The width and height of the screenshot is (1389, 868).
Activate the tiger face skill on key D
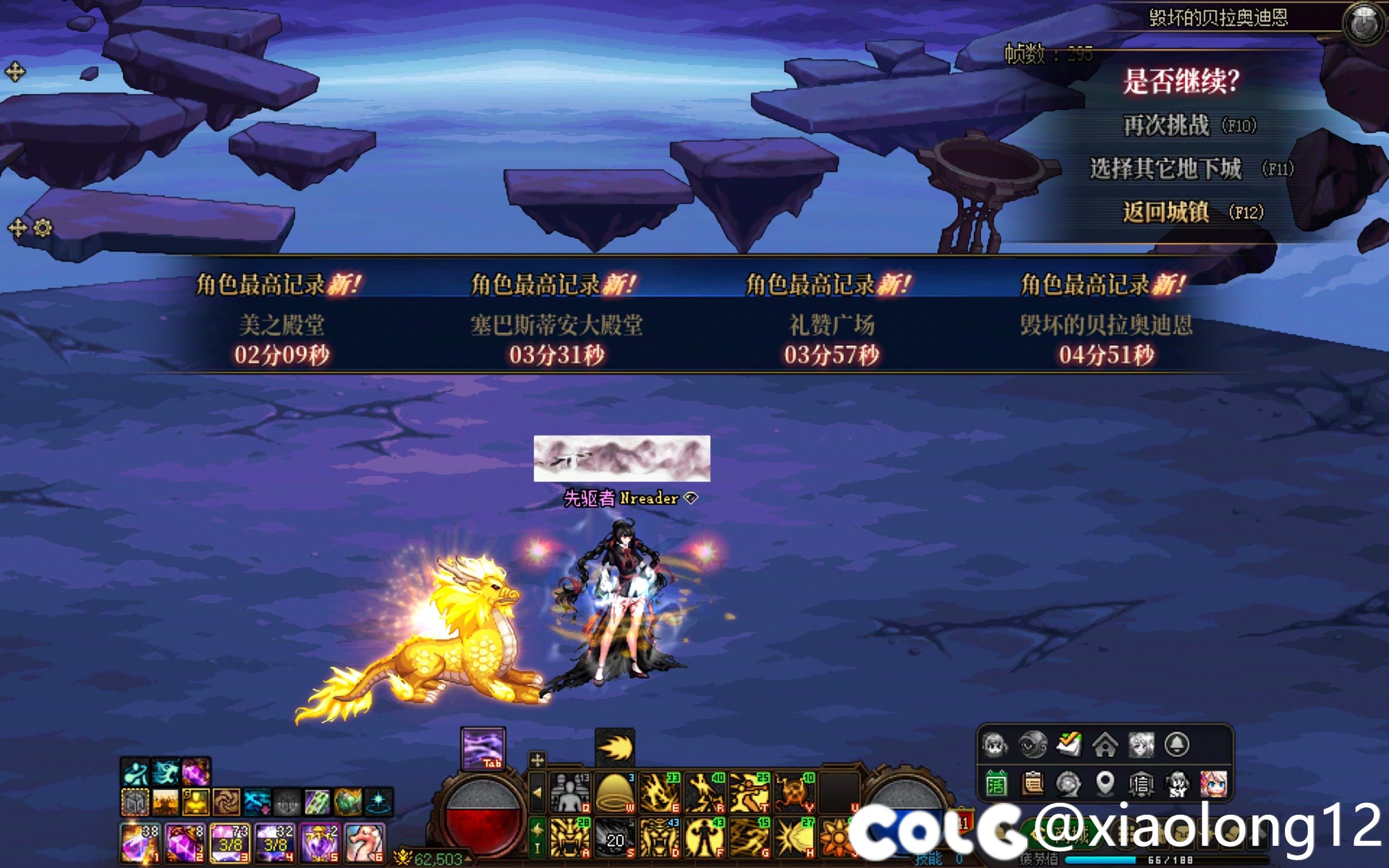click(x=659, y=838)
